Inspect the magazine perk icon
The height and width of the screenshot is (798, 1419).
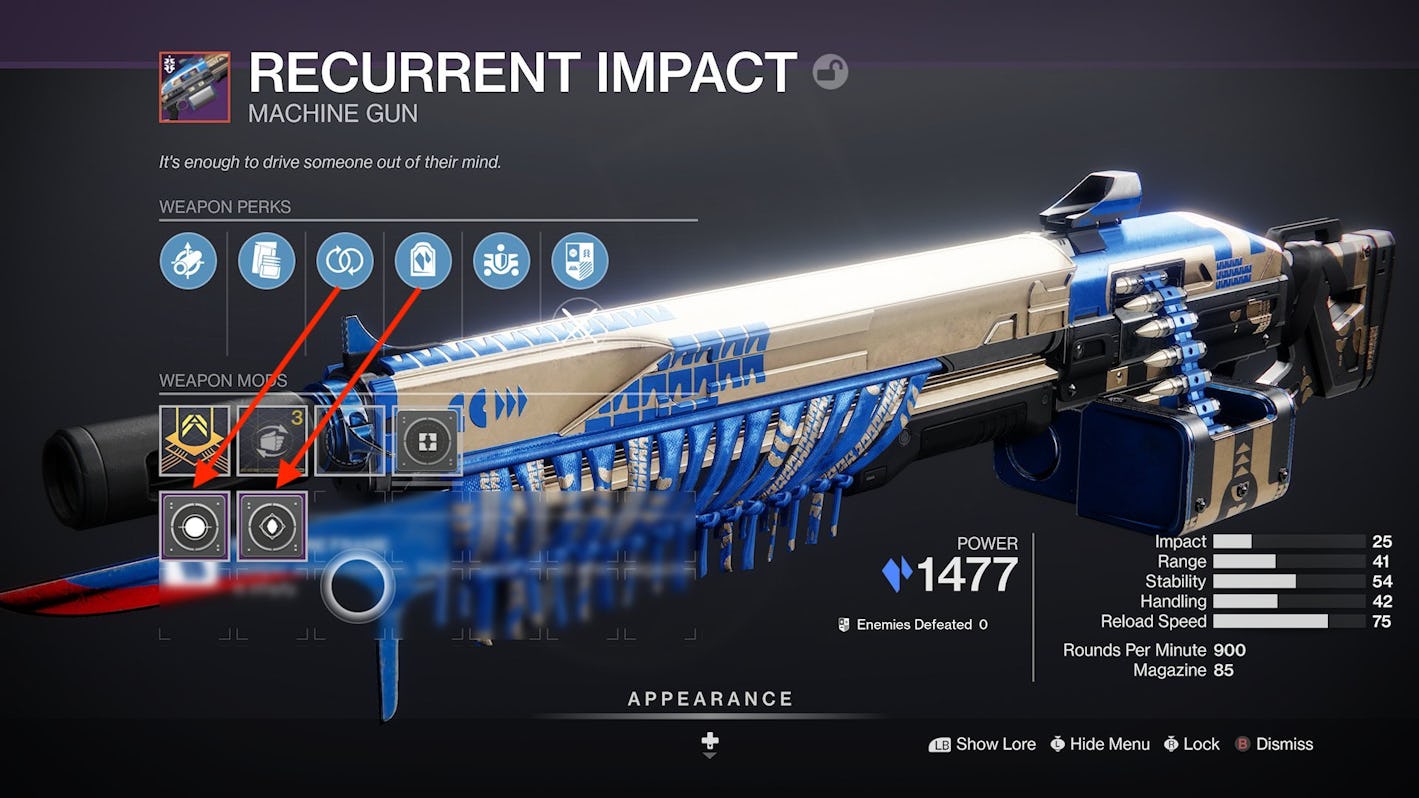pyautogui.click(x=266, y=260)
